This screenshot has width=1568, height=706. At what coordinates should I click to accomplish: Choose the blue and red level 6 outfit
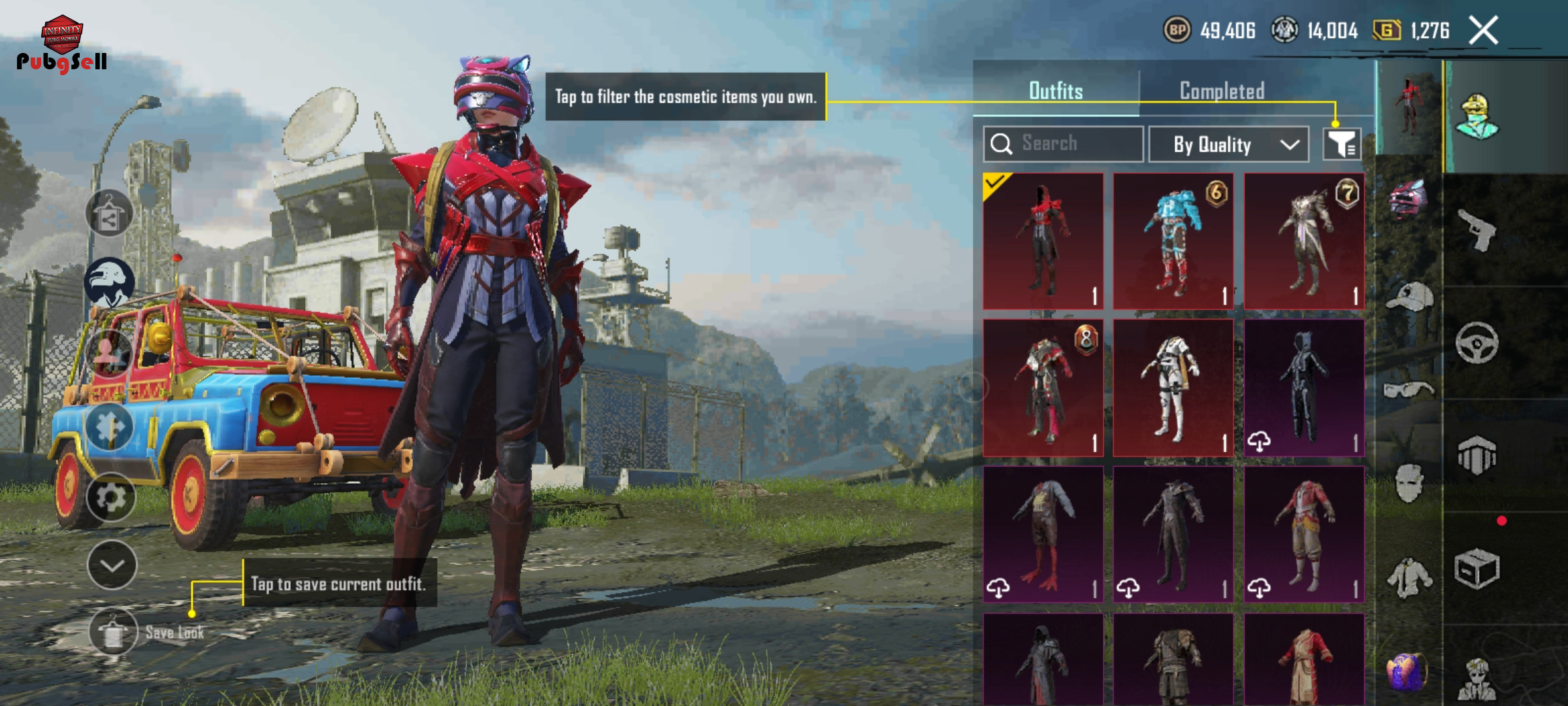coord(1173,241)
